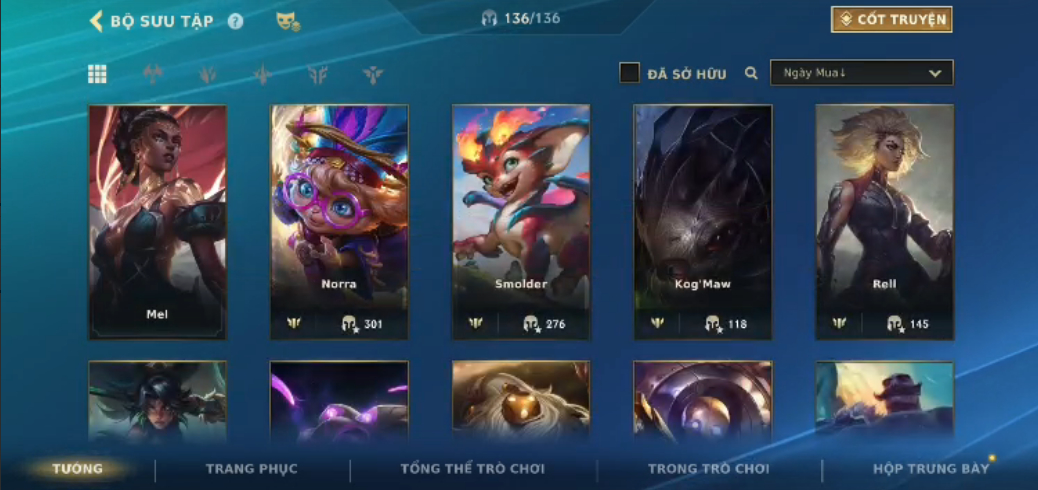Open the Smolder champion card
The width and height of the screenshot is (1038, 490).
coord(521,222)
